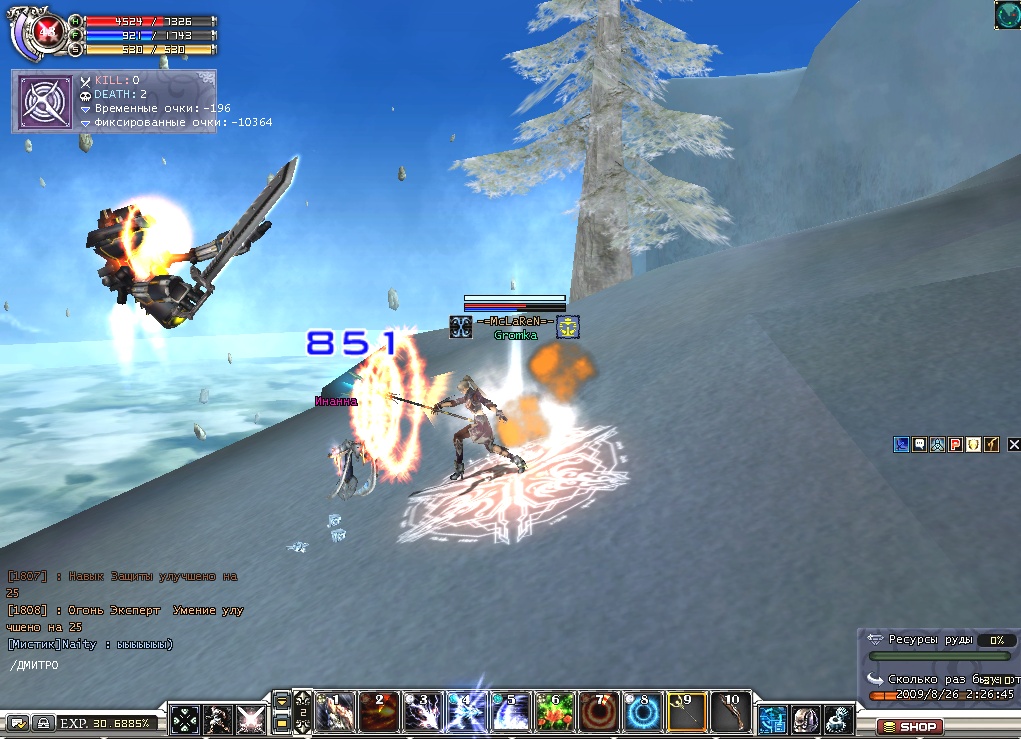Use the fiery skill in slot 2
The height and width of the screenshot is (739, 1021).
tap(379, 712)
